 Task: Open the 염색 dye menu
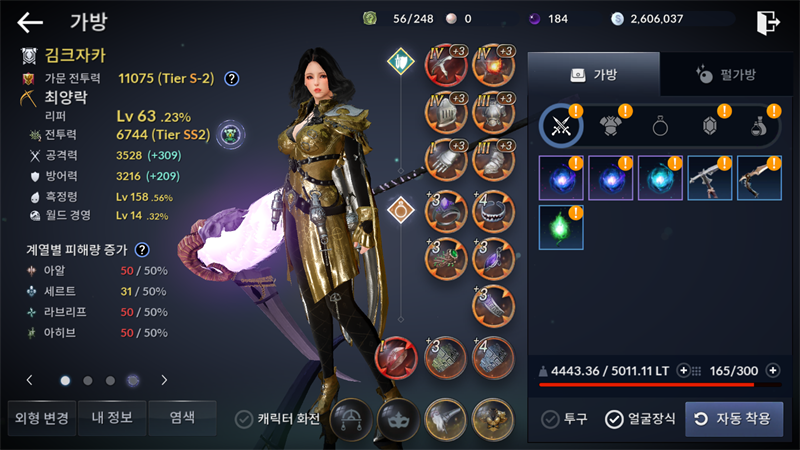coord(181,417)
